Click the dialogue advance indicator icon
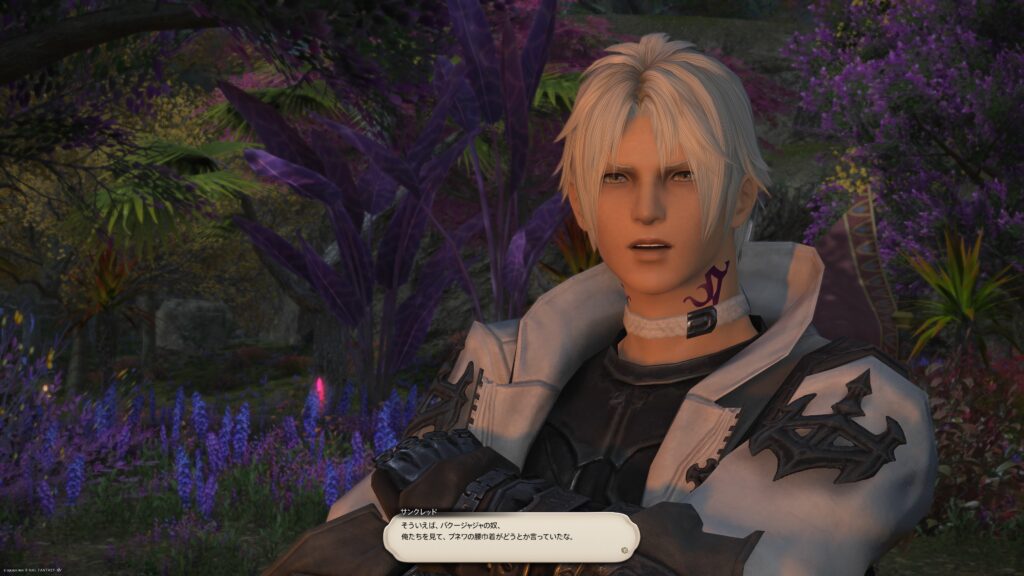Screen dimensions: 1024x576 point(625,548)
